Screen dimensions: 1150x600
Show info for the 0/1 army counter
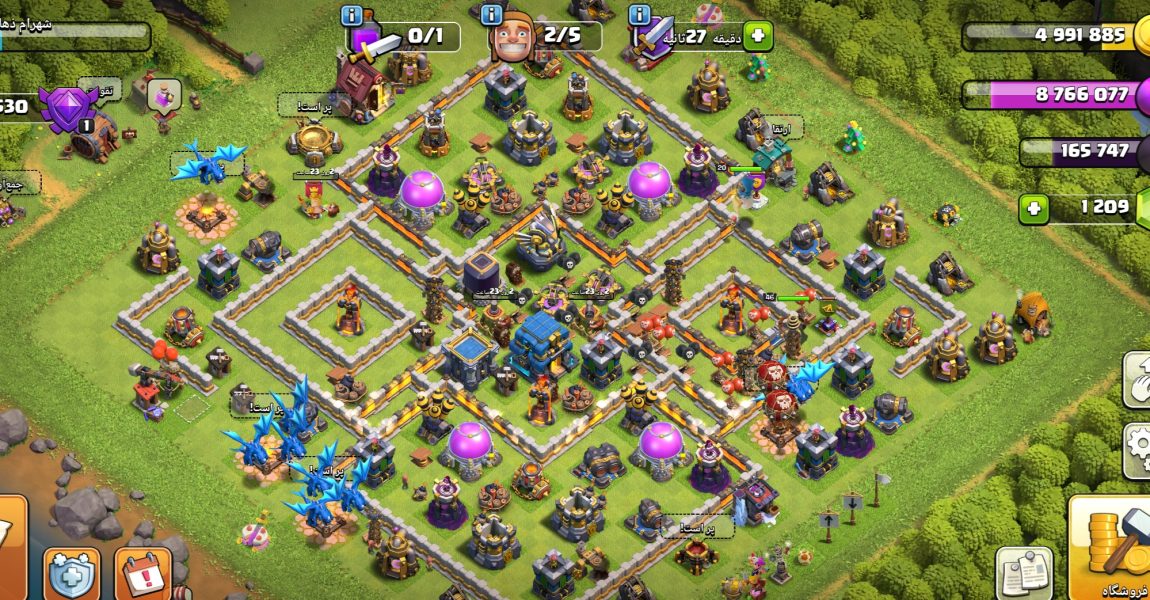pyautogui.click(x=351, y=15)
